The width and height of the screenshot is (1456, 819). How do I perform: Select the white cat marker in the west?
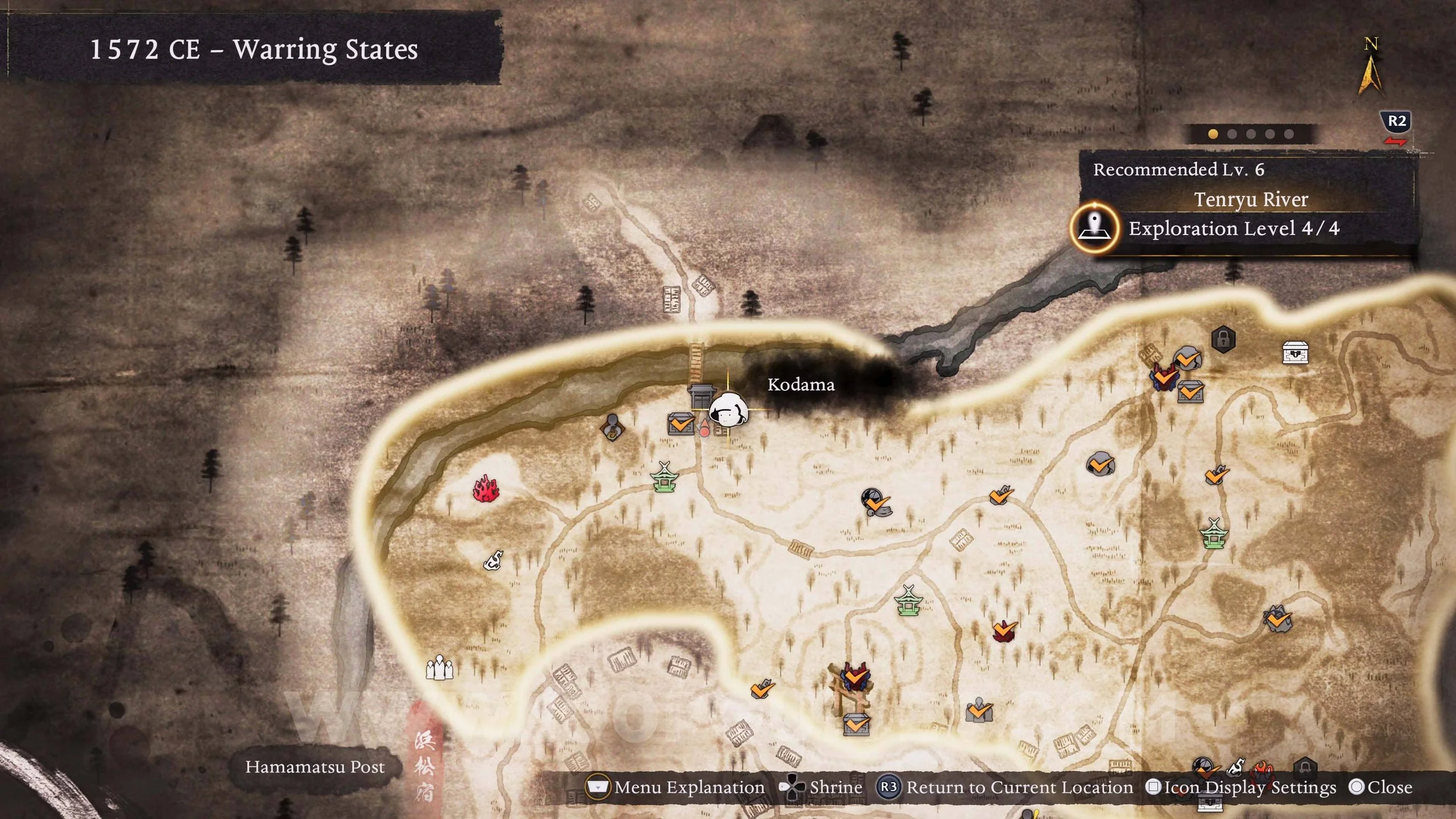coord(493,561)
